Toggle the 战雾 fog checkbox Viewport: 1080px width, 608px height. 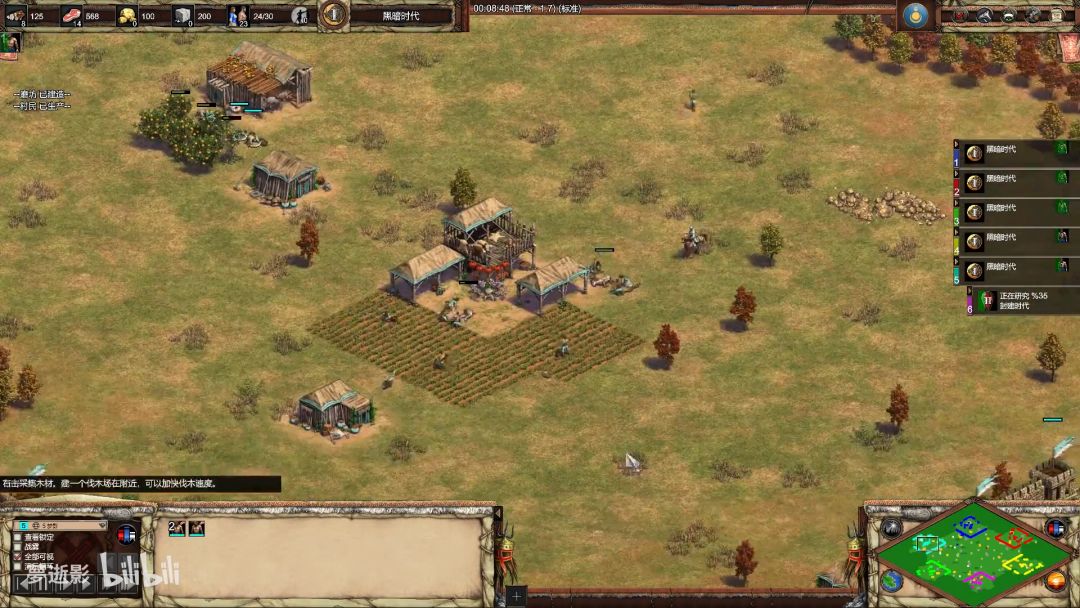pos(18,547)
